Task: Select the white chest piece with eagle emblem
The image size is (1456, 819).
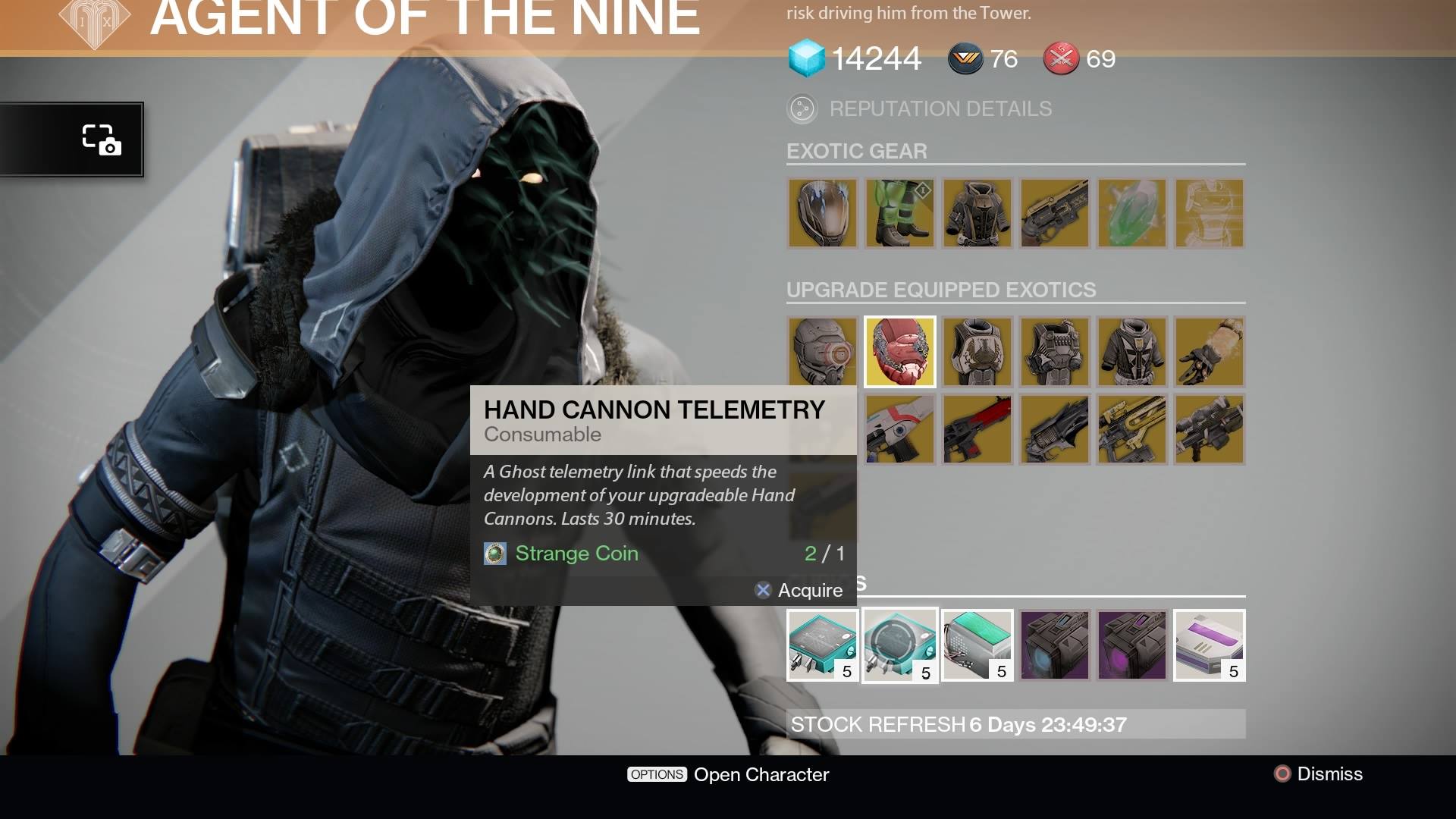Action: [977, 351]
